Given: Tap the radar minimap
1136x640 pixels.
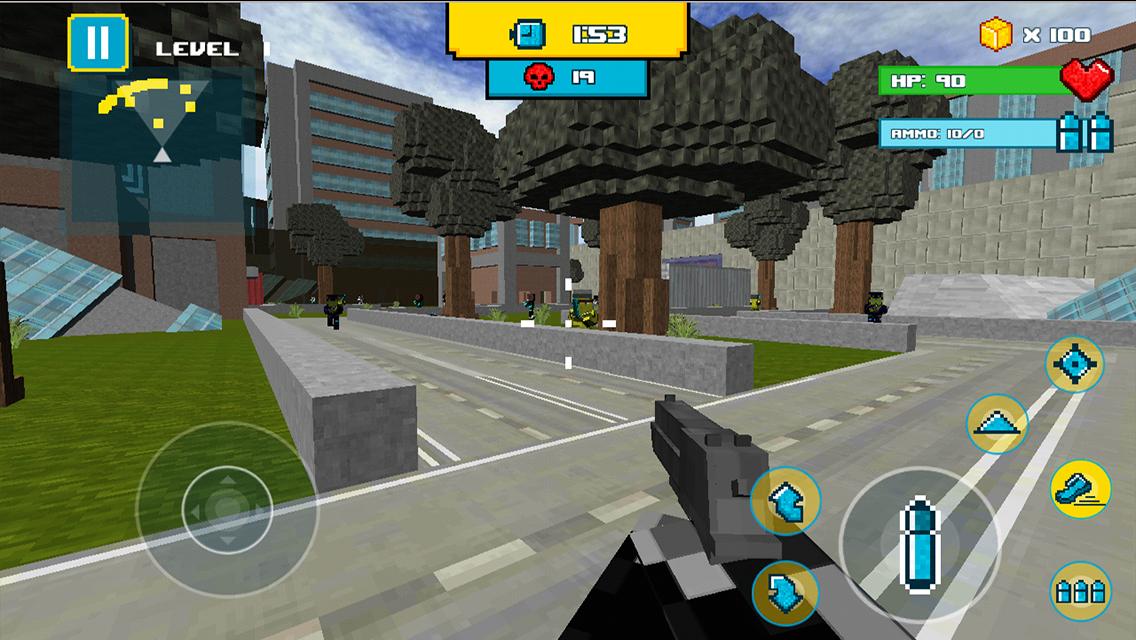Looking at the screenshot, I should coord(160,120).
